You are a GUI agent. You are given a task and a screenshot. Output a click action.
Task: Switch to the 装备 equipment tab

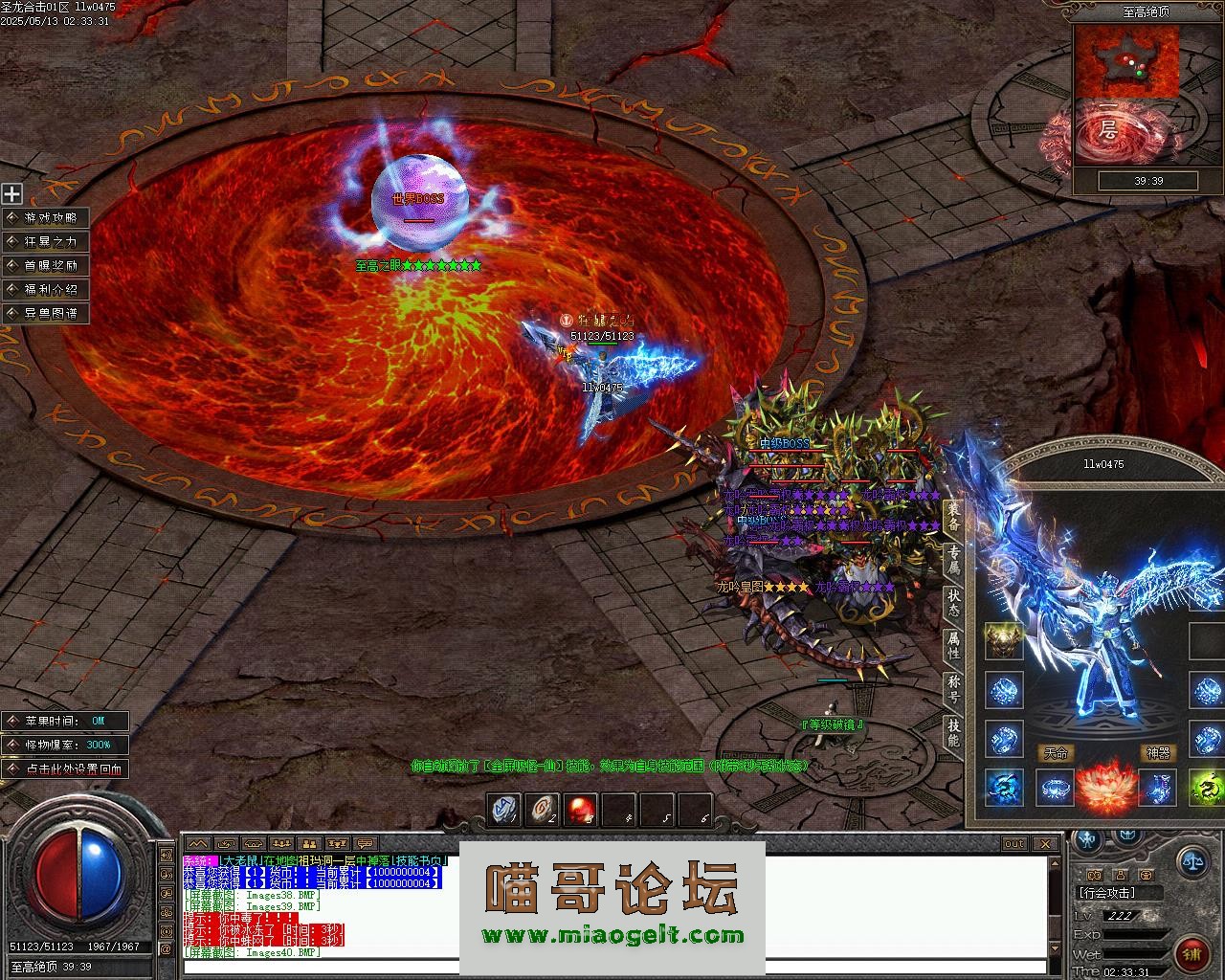[953, 518]
